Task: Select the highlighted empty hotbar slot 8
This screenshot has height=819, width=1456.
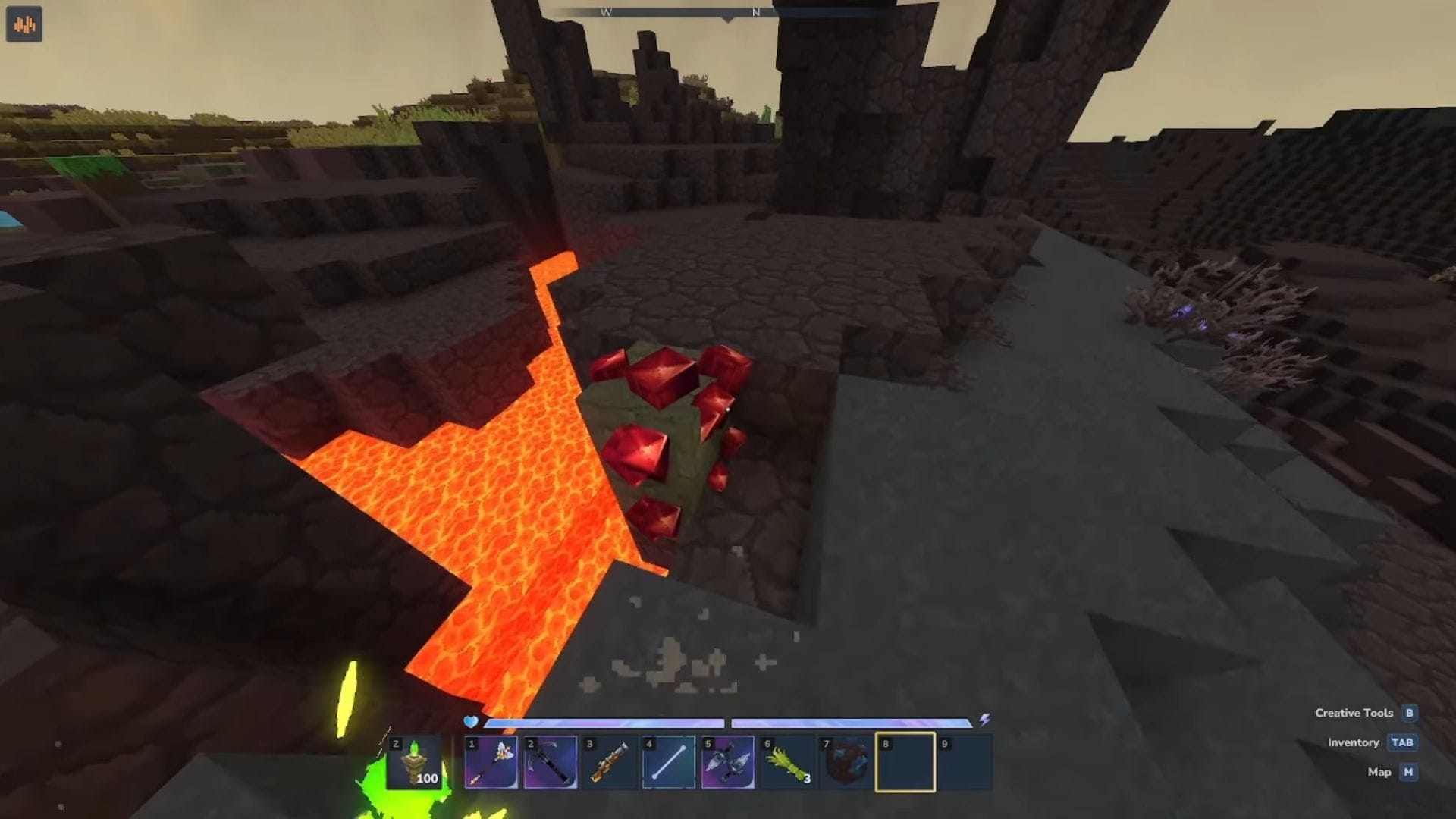Action: coord(904,762)
